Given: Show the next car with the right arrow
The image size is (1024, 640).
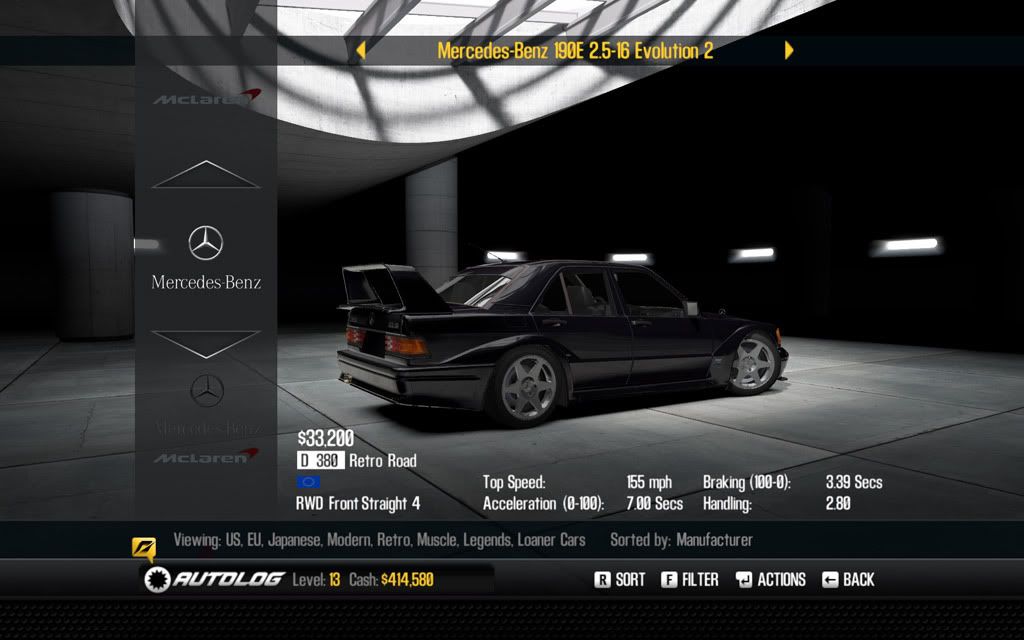Looking at the screenshot, I should tap(789, 50).
